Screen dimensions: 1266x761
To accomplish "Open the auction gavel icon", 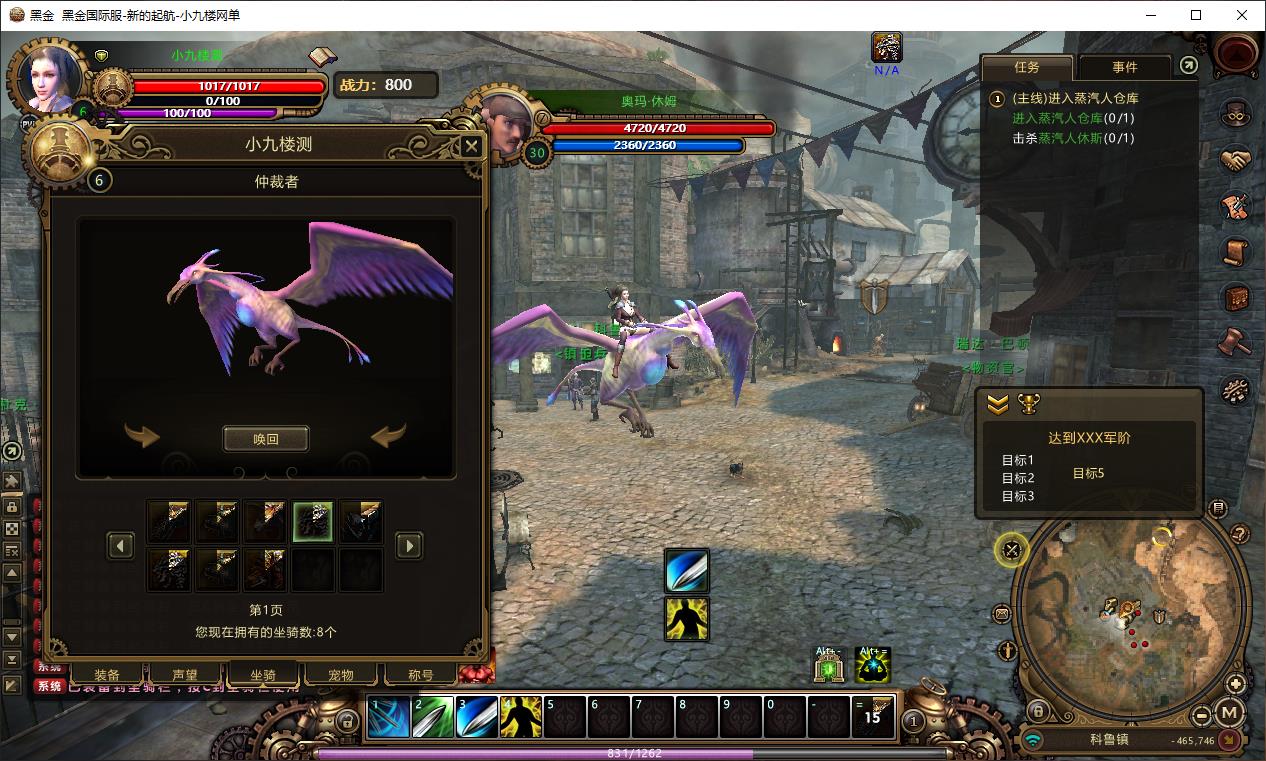I will point(1236,342).
